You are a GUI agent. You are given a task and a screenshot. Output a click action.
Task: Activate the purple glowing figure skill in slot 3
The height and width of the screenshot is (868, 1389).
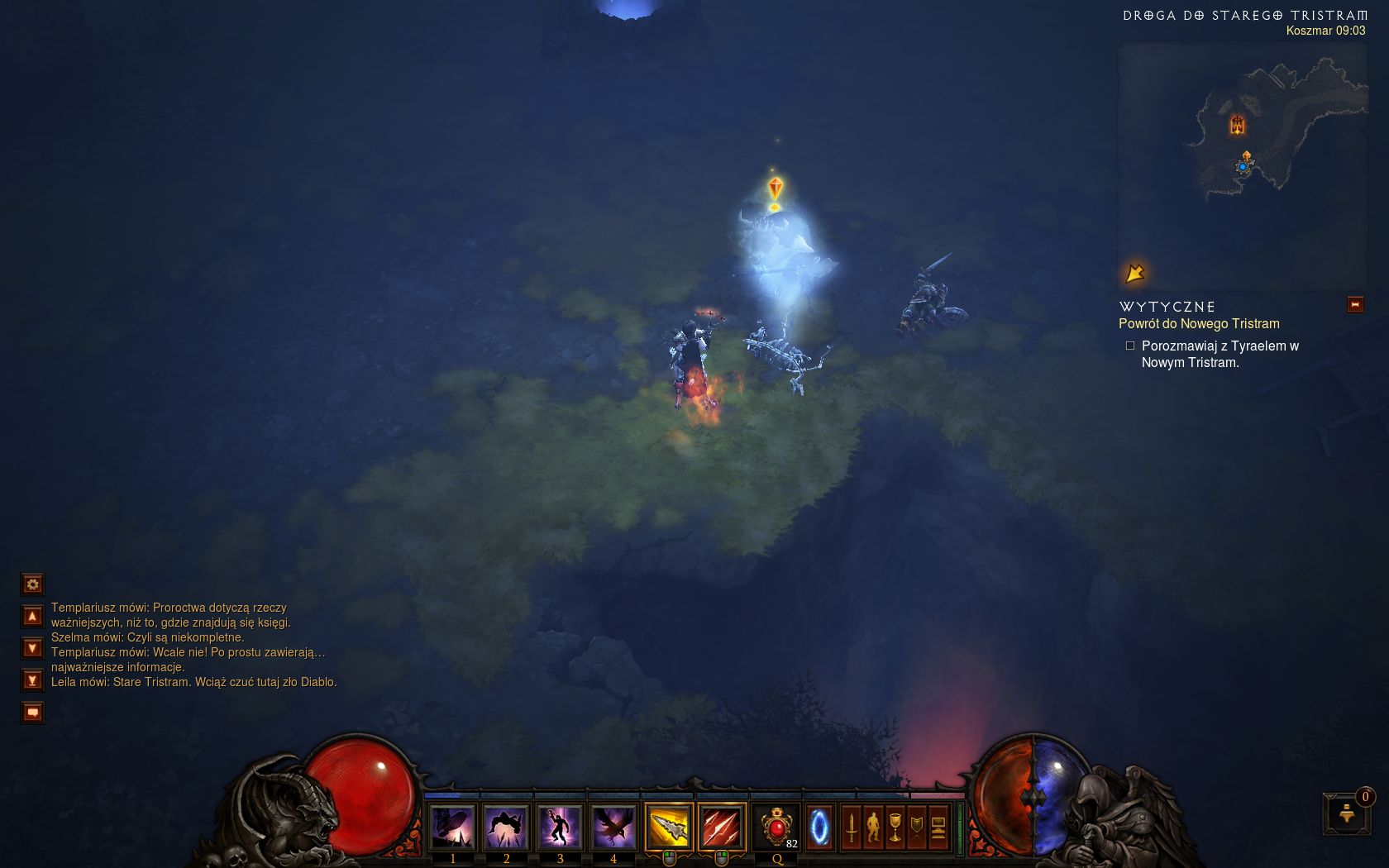coord(560,827)
